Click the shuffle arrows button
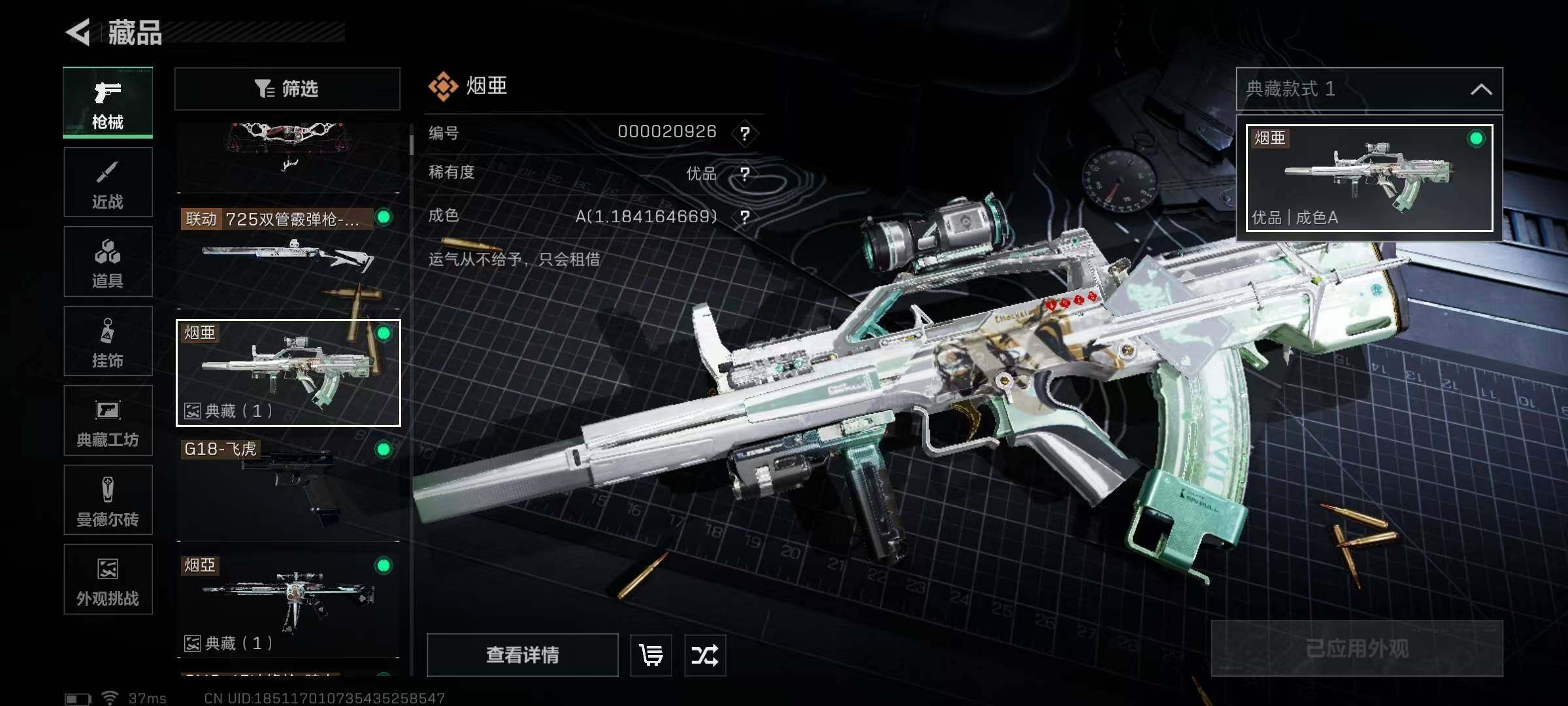1568x706 pixels. [705, 654]
